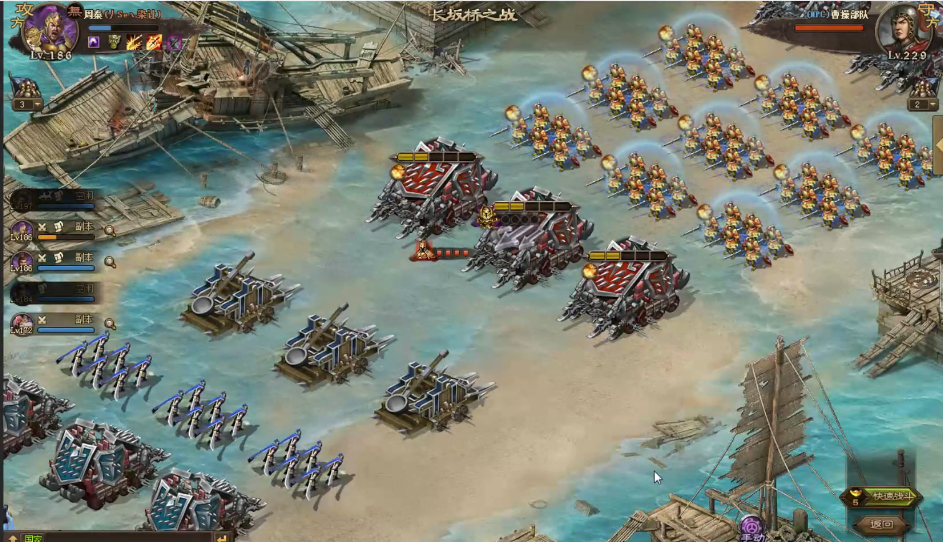Activate the crimson claw skill icon
943x542 pixels.
point(173,42)
